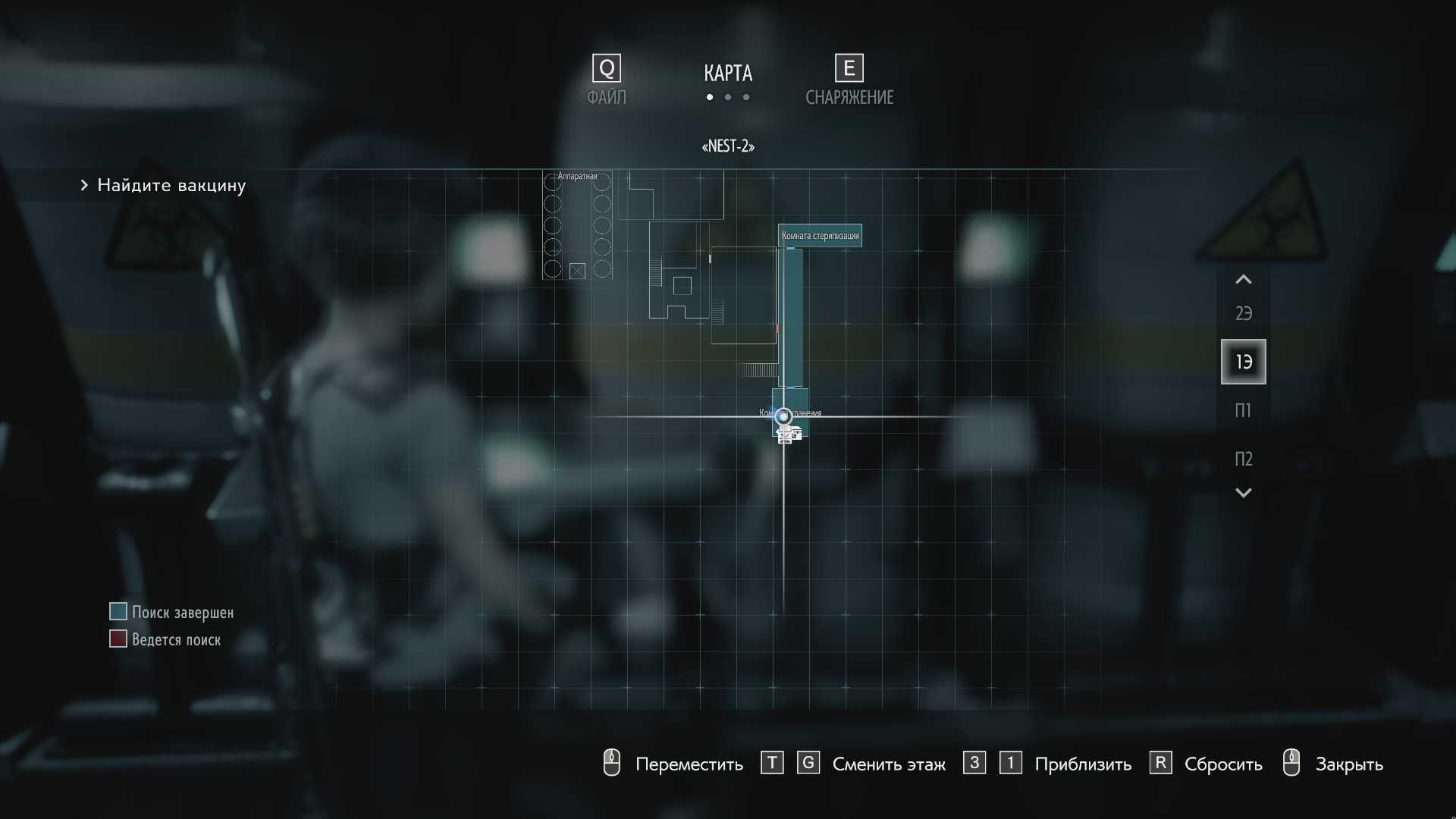
Task: Click the floor list down arrow
Action: (1243, 493)
